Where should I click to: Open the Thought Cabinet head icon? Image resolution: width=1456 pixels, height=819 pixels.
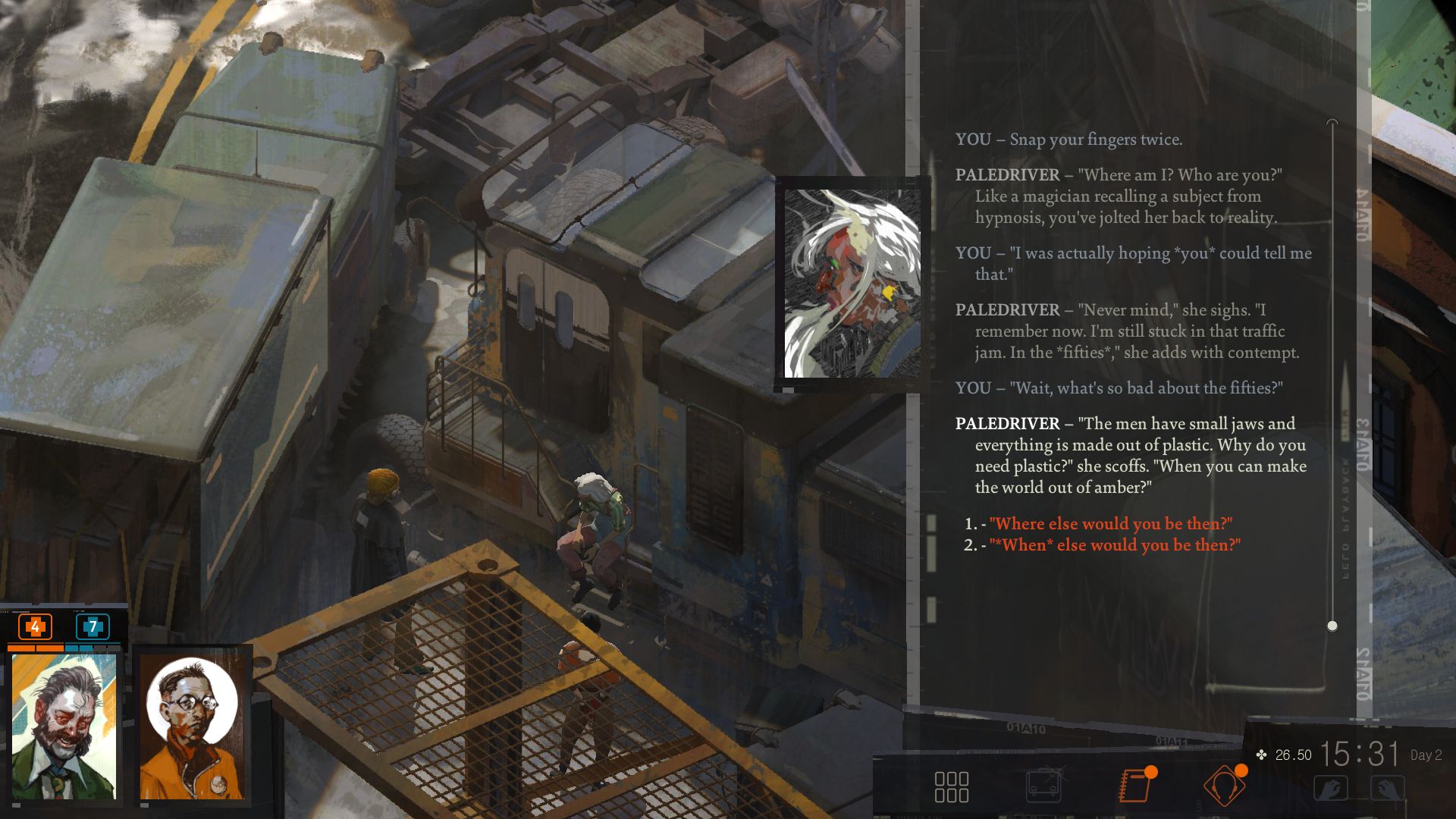(x=1224, y=786)
